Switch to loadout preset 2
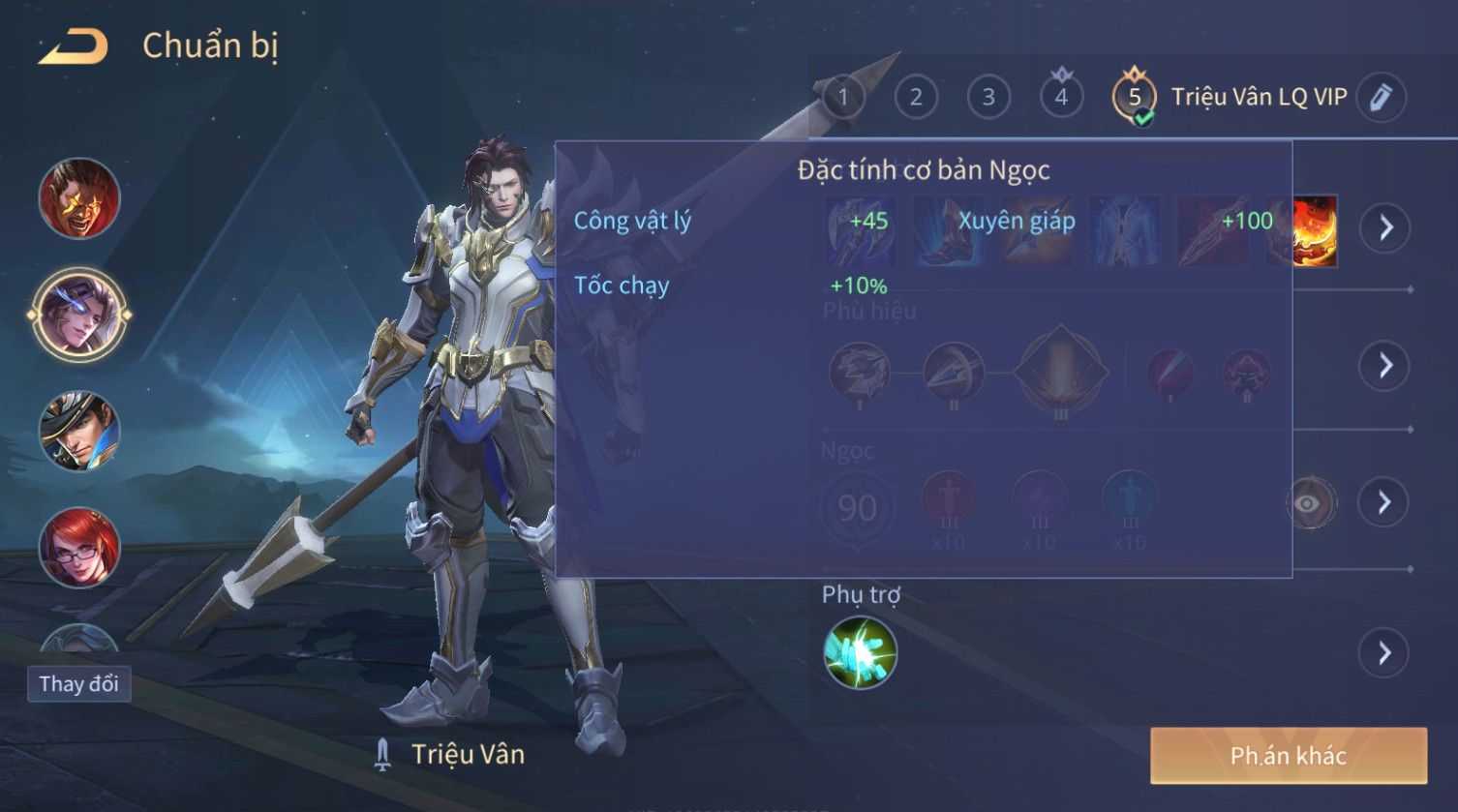Viewport: 1458px width, 812px height. 916,97
